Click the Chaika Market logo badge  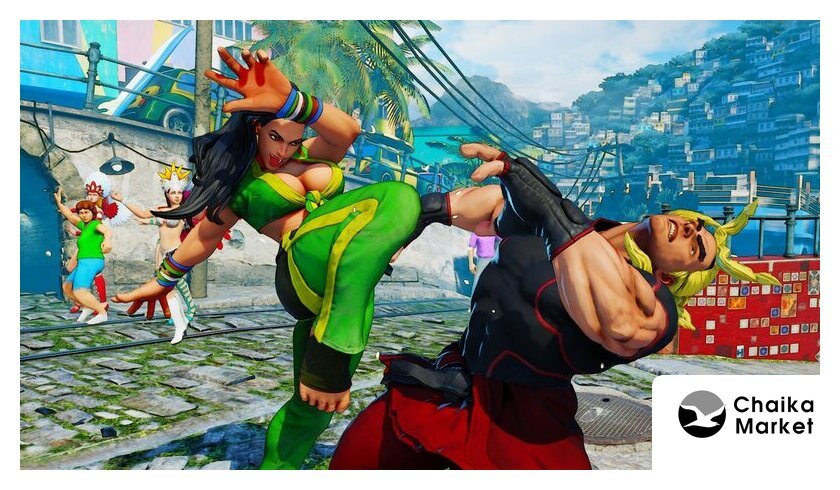pos(744,415)
